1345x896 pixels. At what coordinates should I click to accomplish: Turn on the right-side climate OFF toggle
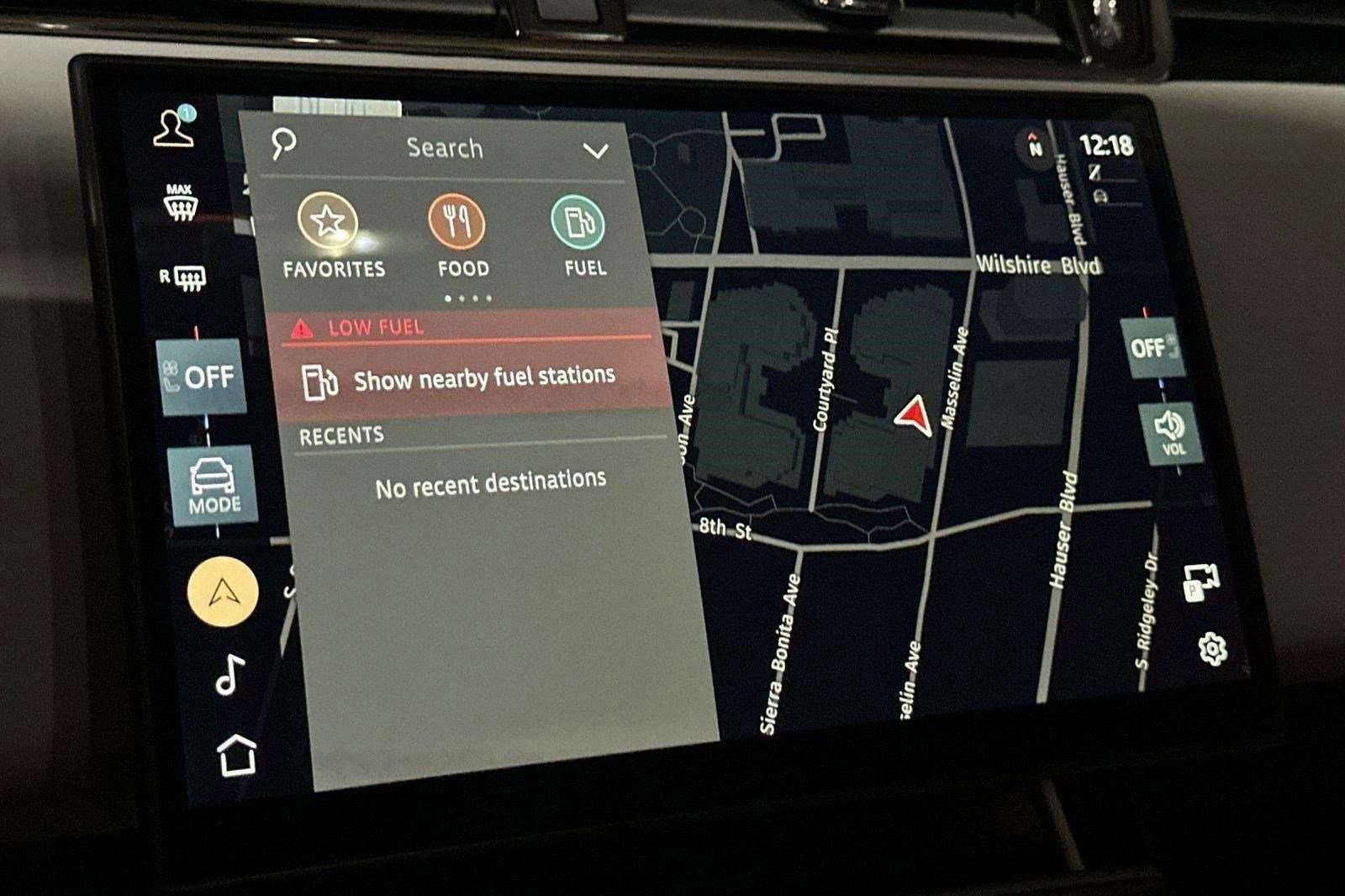pos(1152,349)
